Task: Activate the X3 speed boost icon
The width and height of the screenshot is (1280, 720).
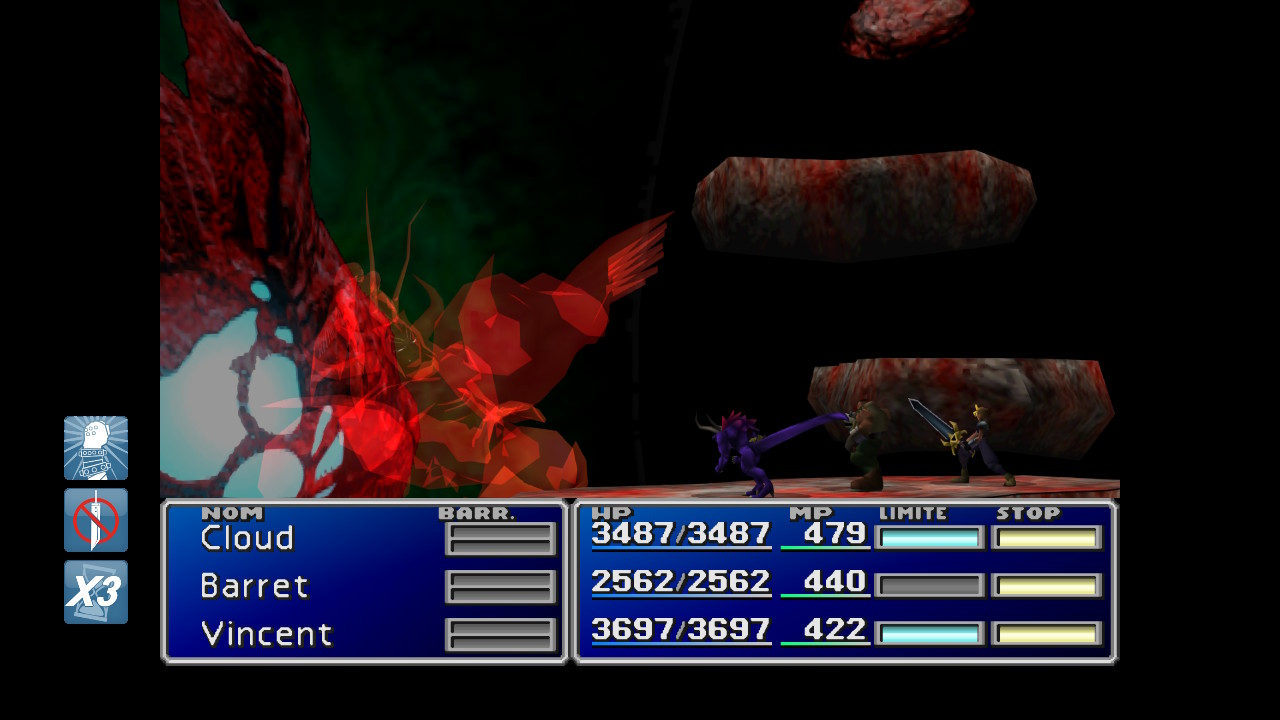Action: (x=96, y=592)
